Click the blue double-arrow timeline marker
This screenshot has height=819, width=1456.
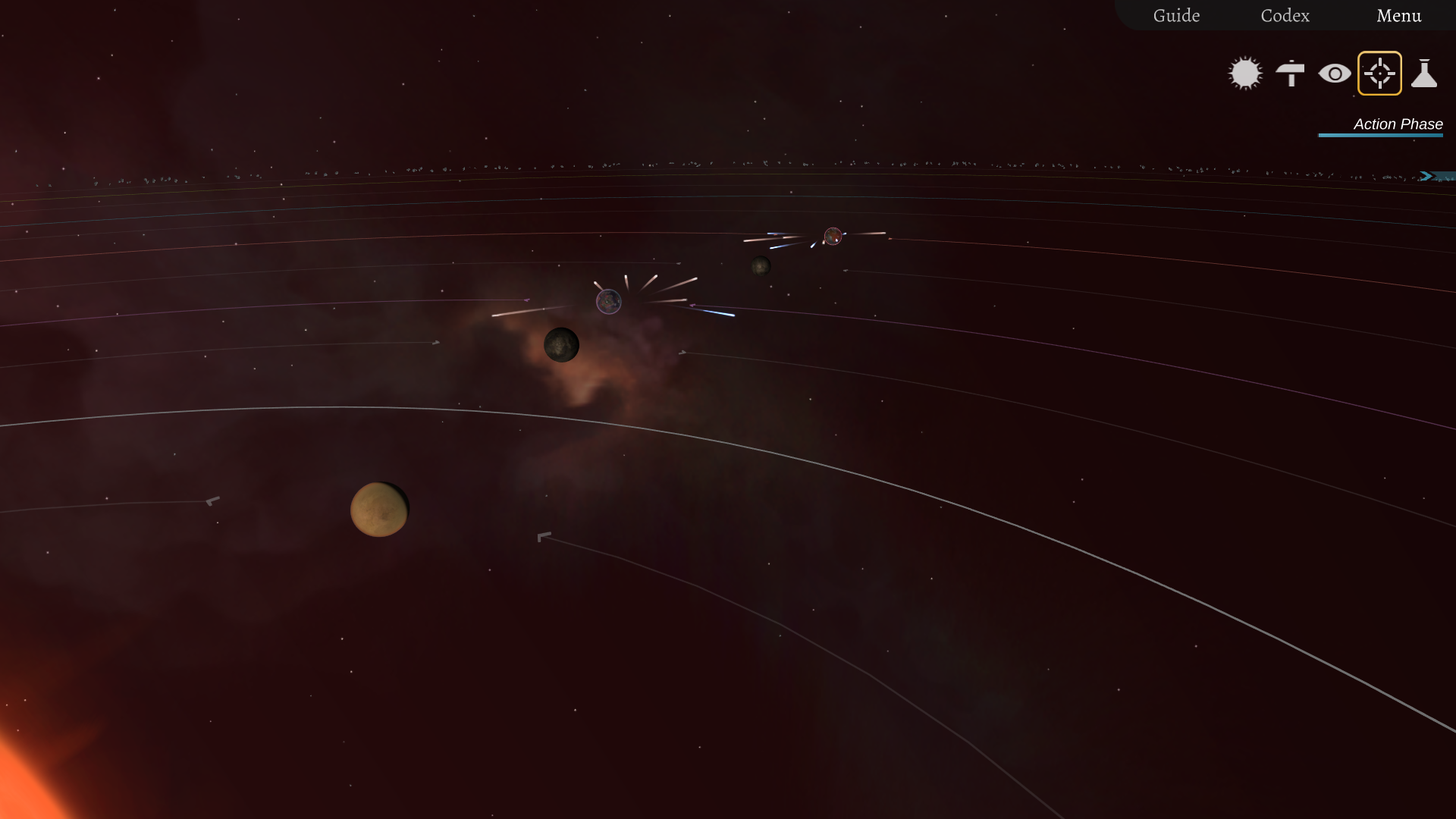(1427, 176)
